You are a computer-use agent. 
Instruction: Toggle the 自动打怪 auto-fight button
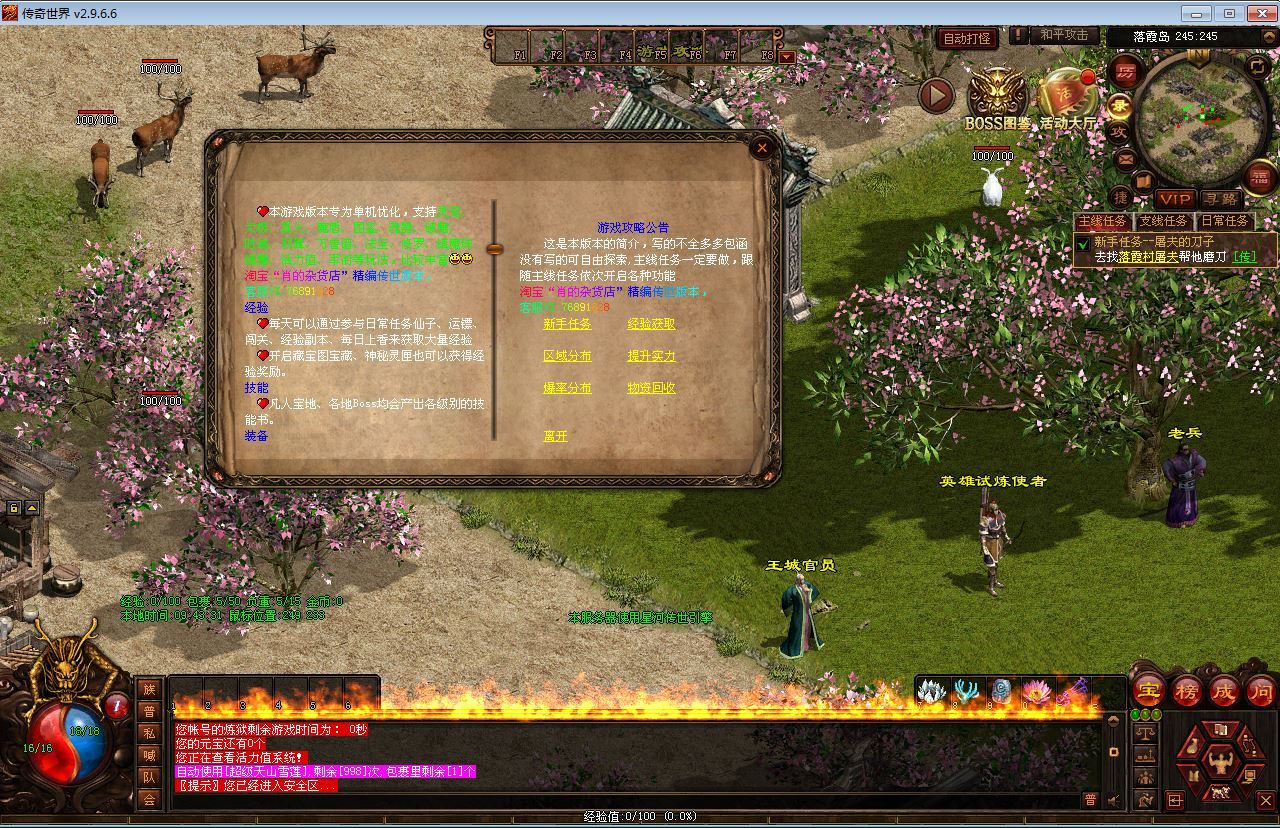967,38
